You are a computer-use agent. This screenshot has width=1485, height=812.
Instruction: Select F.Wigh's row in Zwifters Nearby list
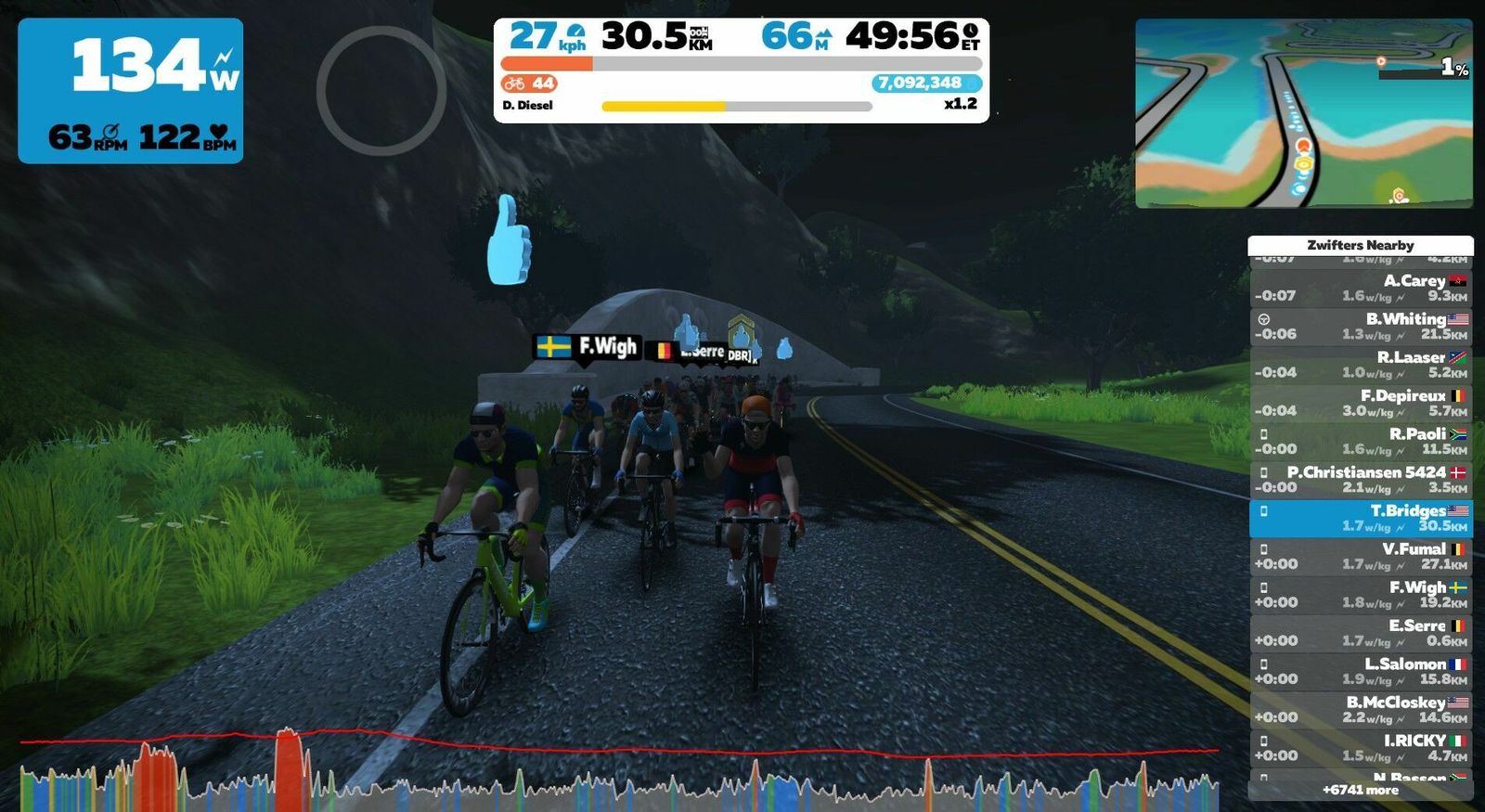pyautogui.click(x=1360, y=594)
